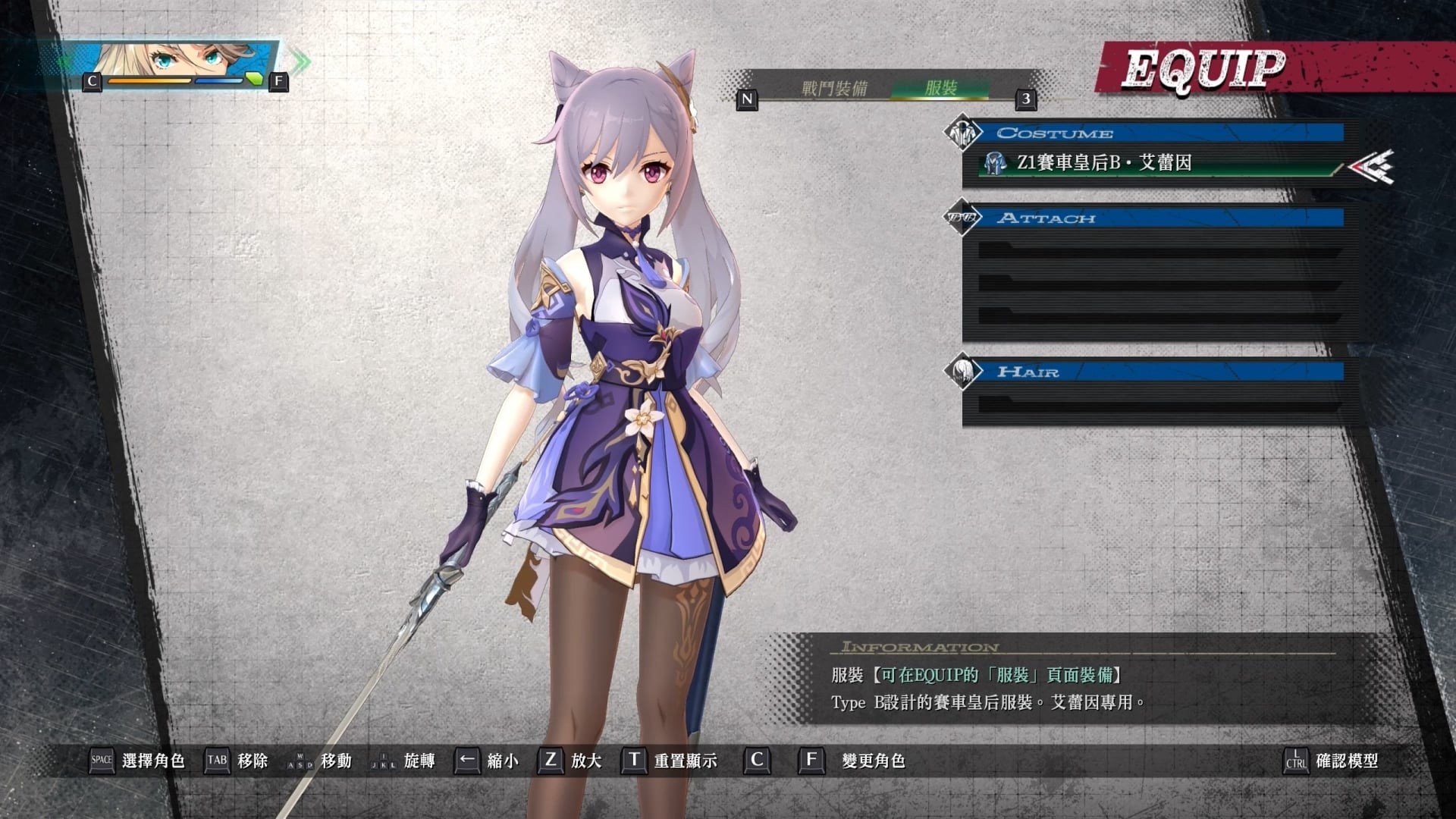Switch to the 戰鬥裝備 tab
Viewport: 1456px width, 819px height.
click(x=834, y=86)
